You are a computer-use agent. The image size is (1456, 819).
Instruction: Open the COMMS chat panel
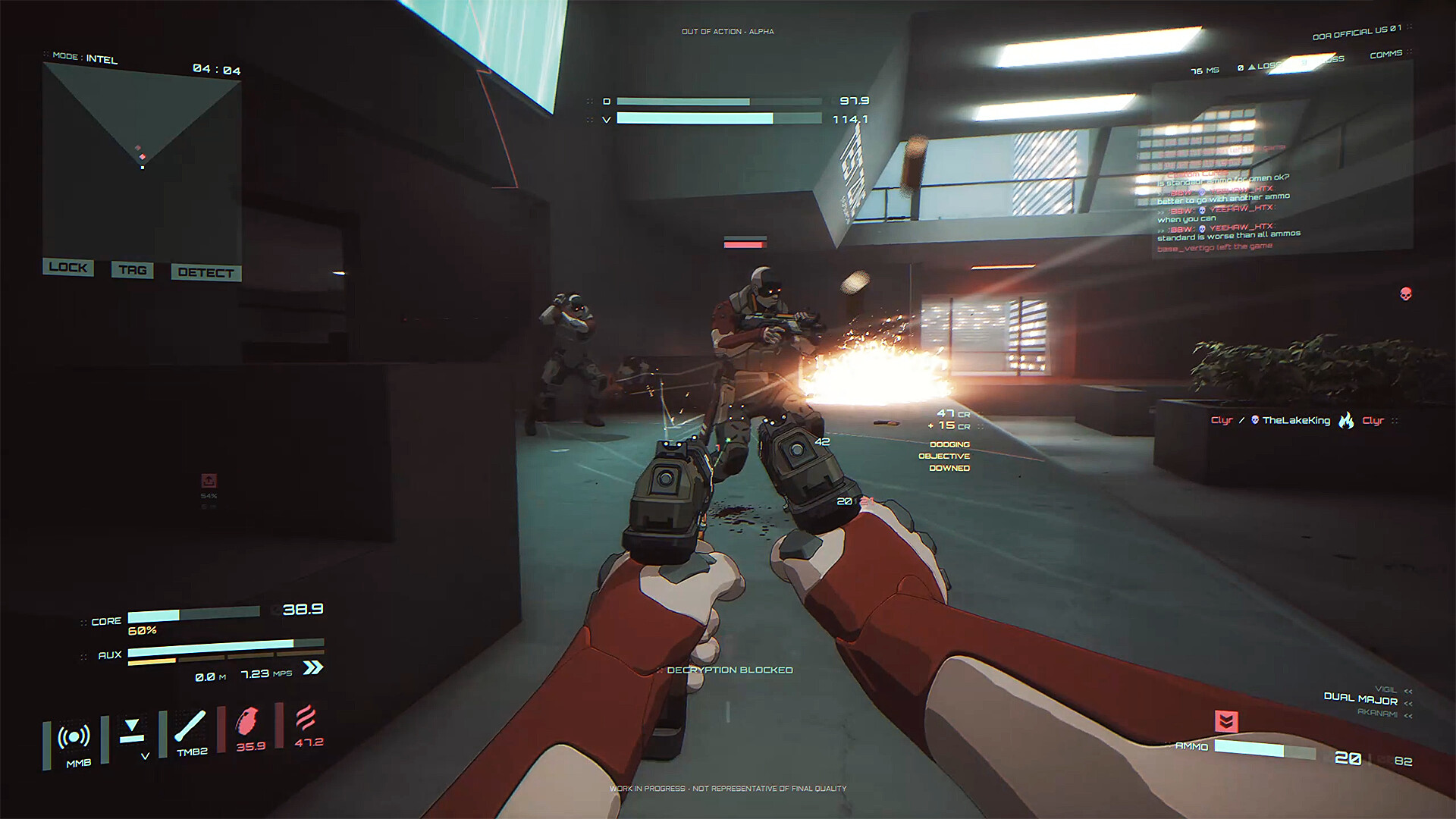pos(1385,55)
